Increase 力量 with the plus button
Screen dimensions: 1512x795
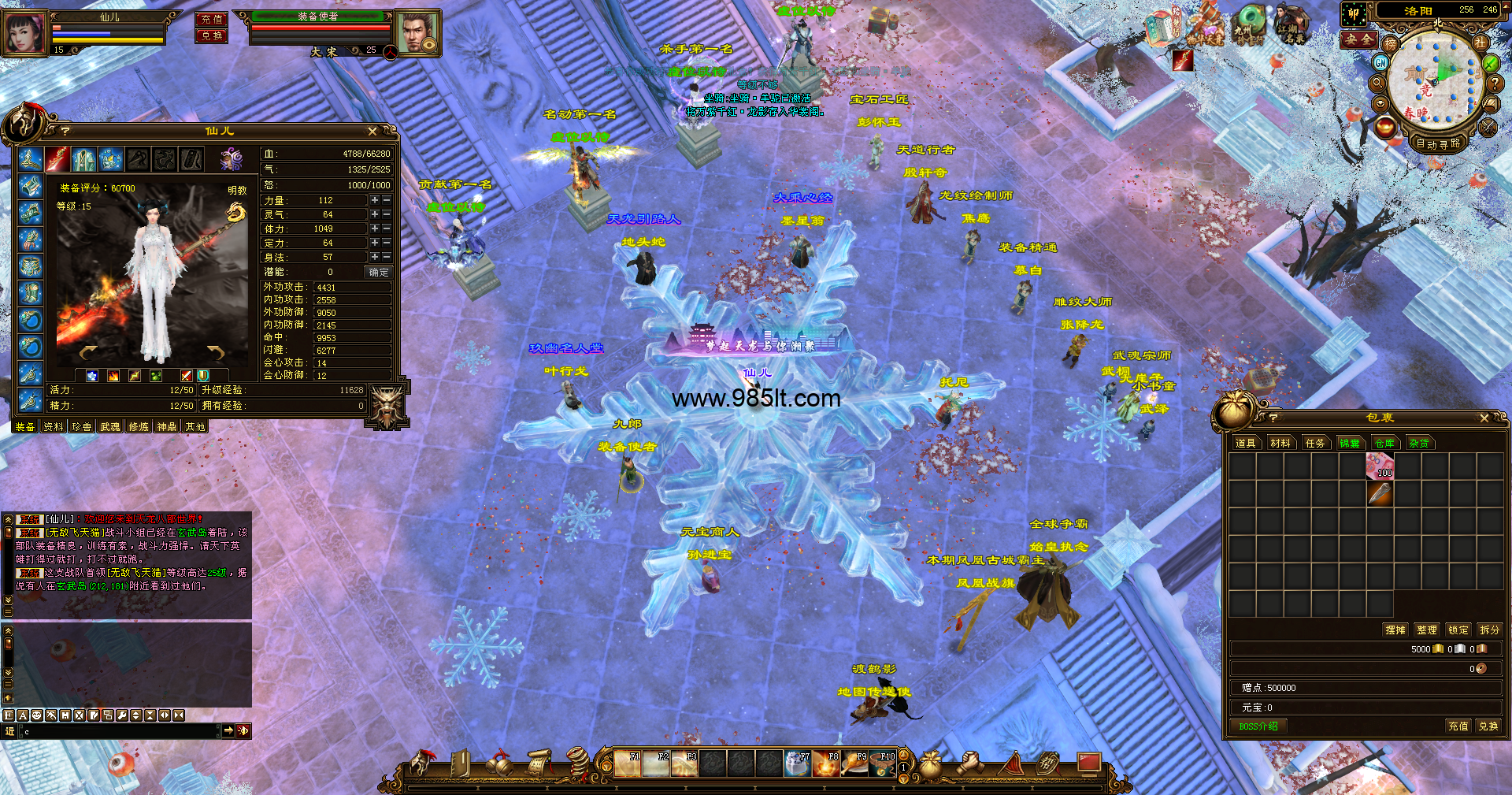coord(375,201)
